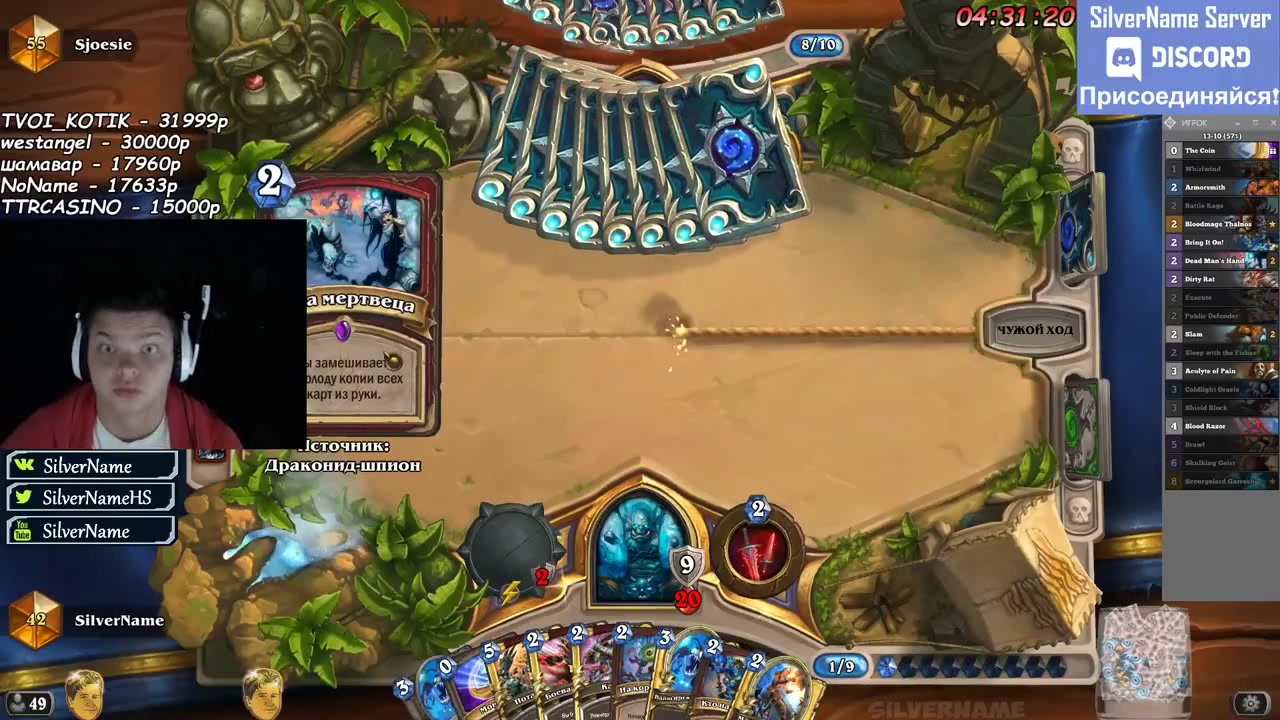Open the settings gear menu
This screenshot has width=1280, height=720.
coord(1250,703)
